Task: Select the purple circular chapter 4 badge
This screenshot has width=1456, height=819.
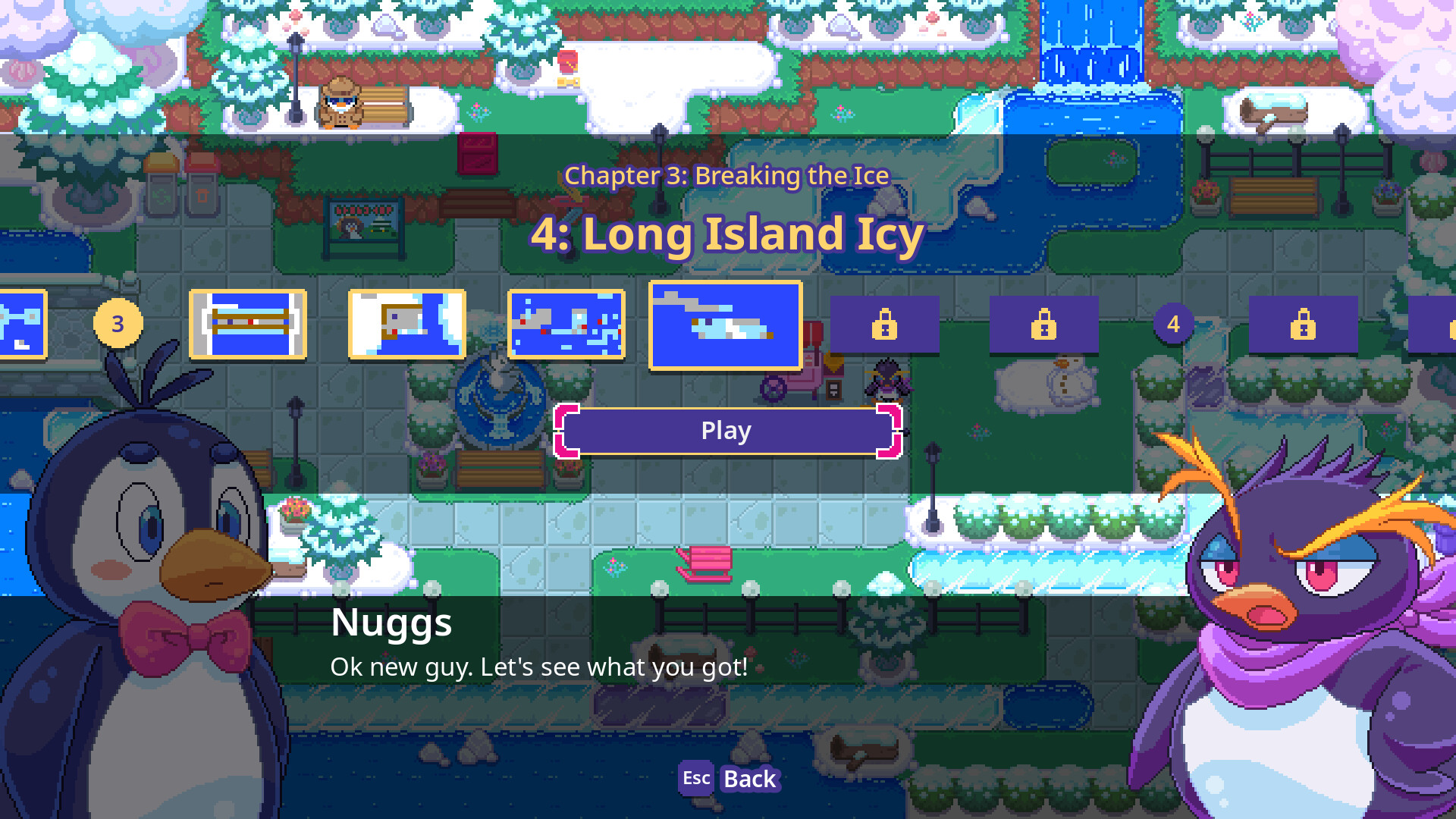Action: [x=1174, y=325]
